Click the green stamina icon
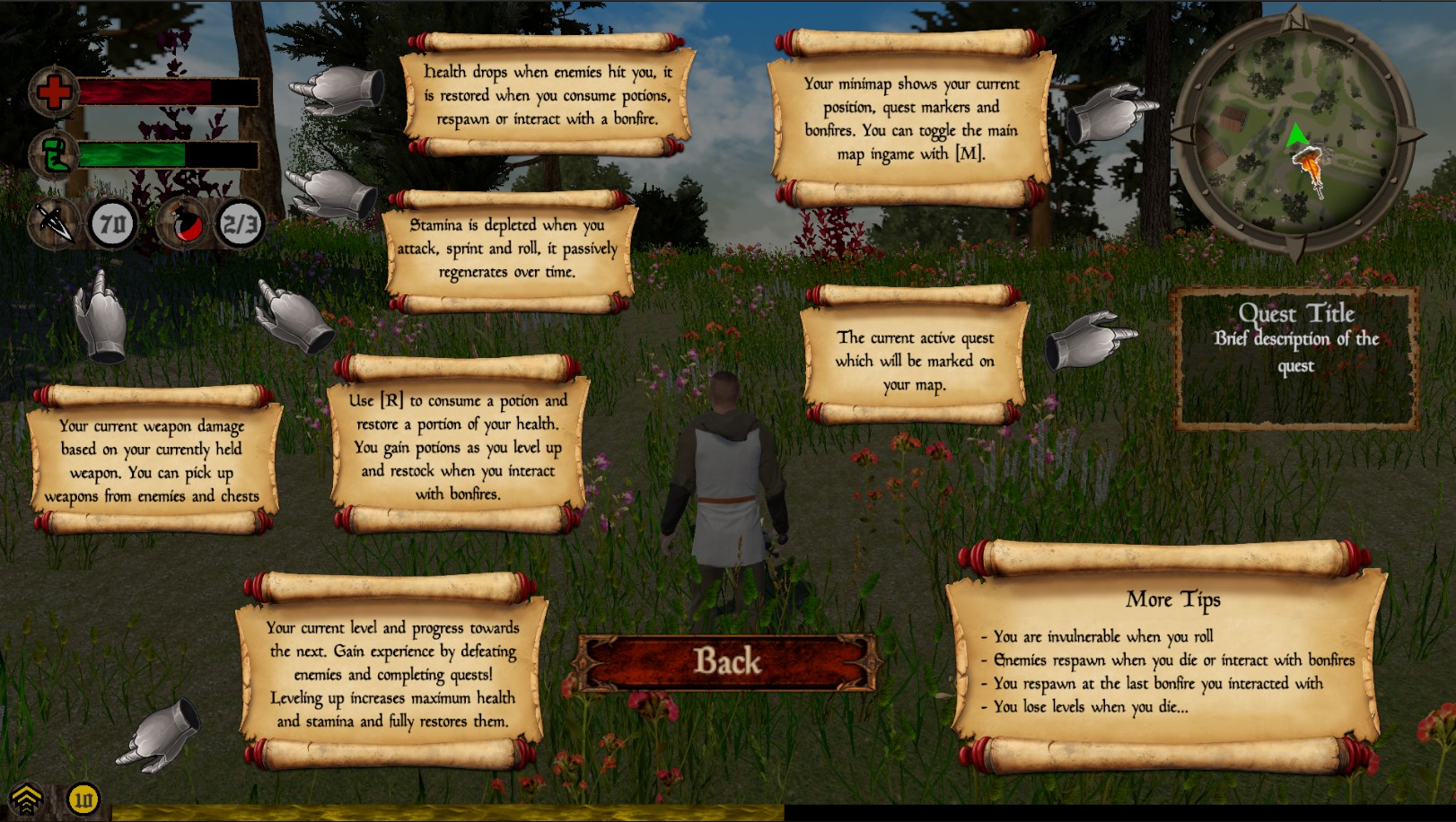The image size is (1456, 822). (53, 154)
